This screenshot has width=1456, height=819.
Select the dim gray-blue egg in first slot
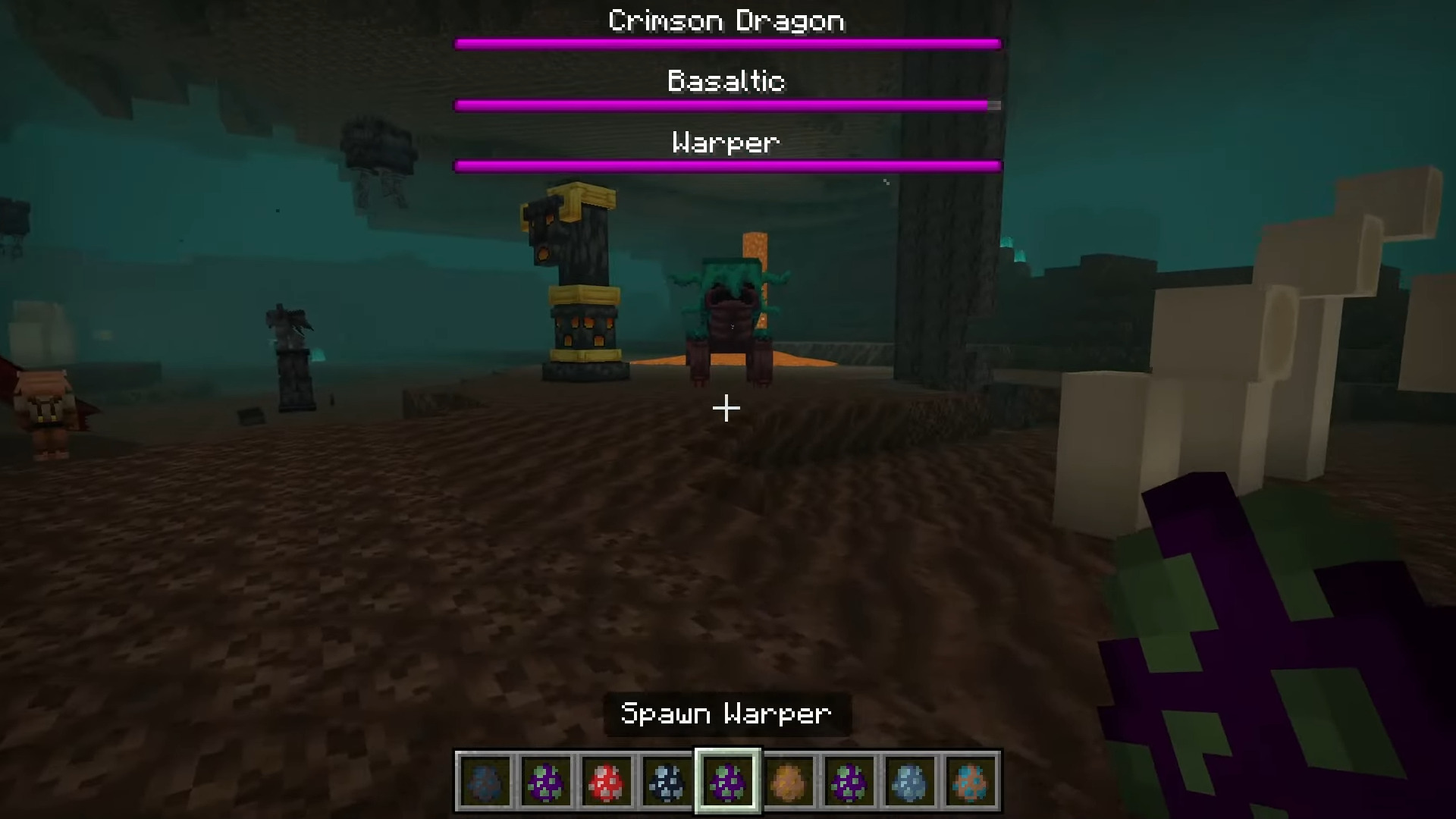[x=485, y=781]
